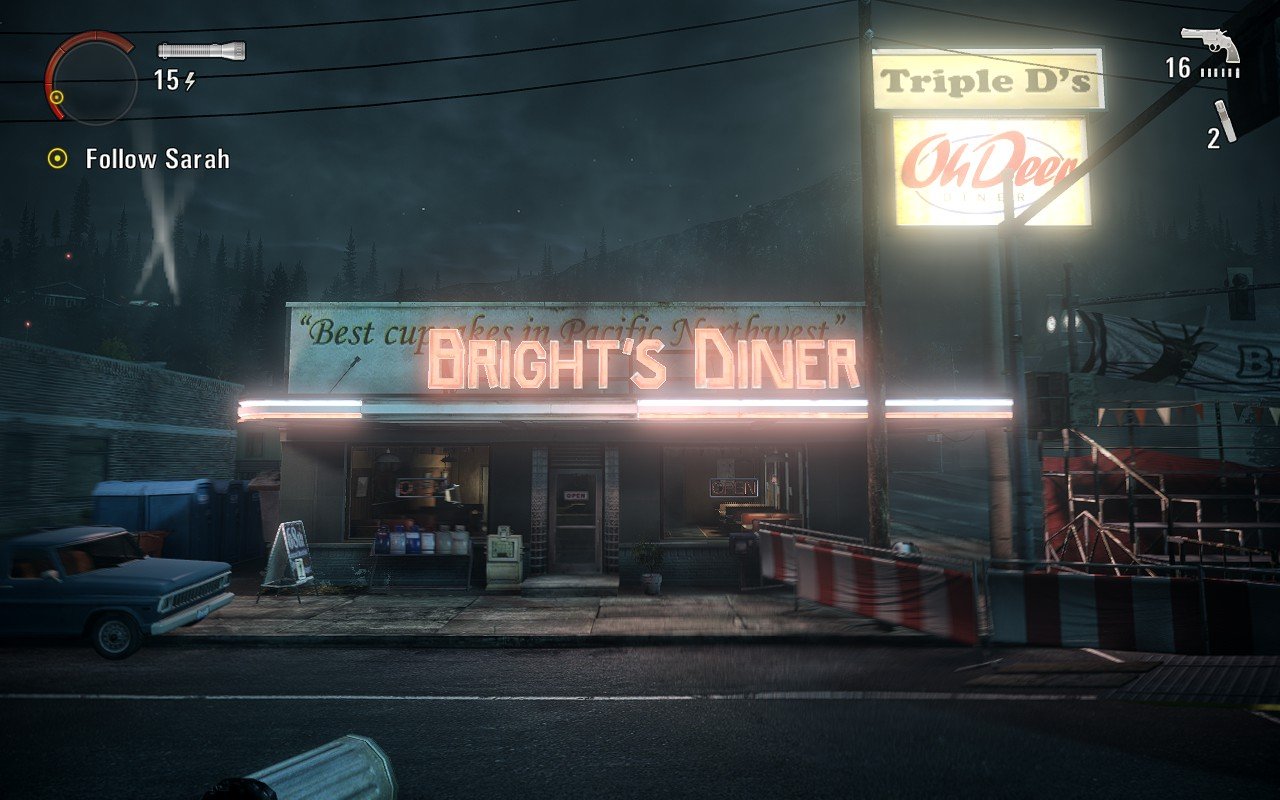Select the flashlight icon

point(201,50)
